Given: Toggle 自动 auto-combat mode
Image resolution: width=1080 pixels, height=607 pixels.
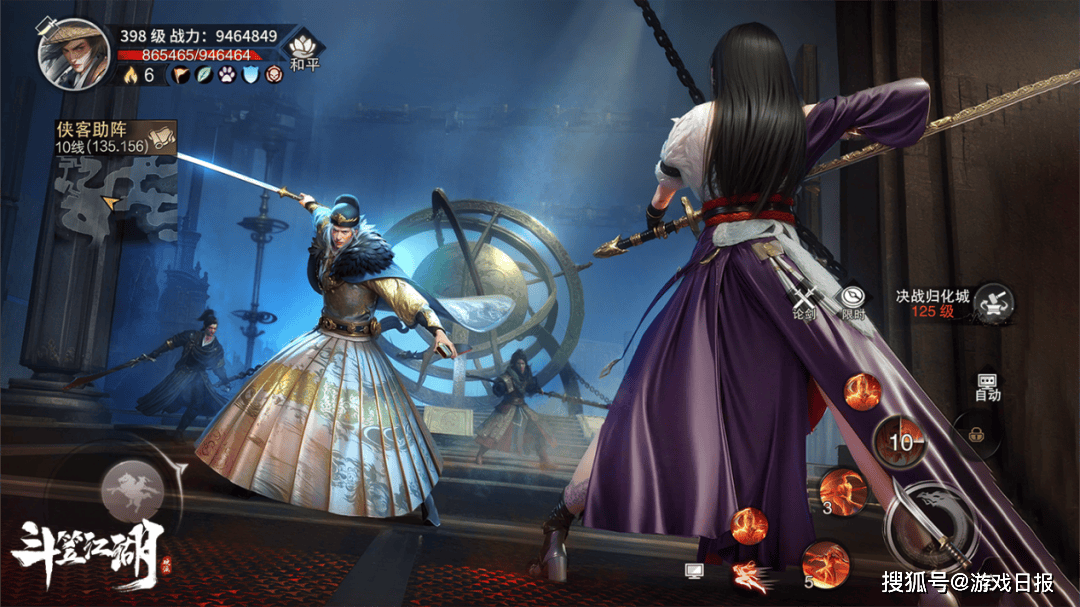Looking at the screenshot, I should pos(988,386).
